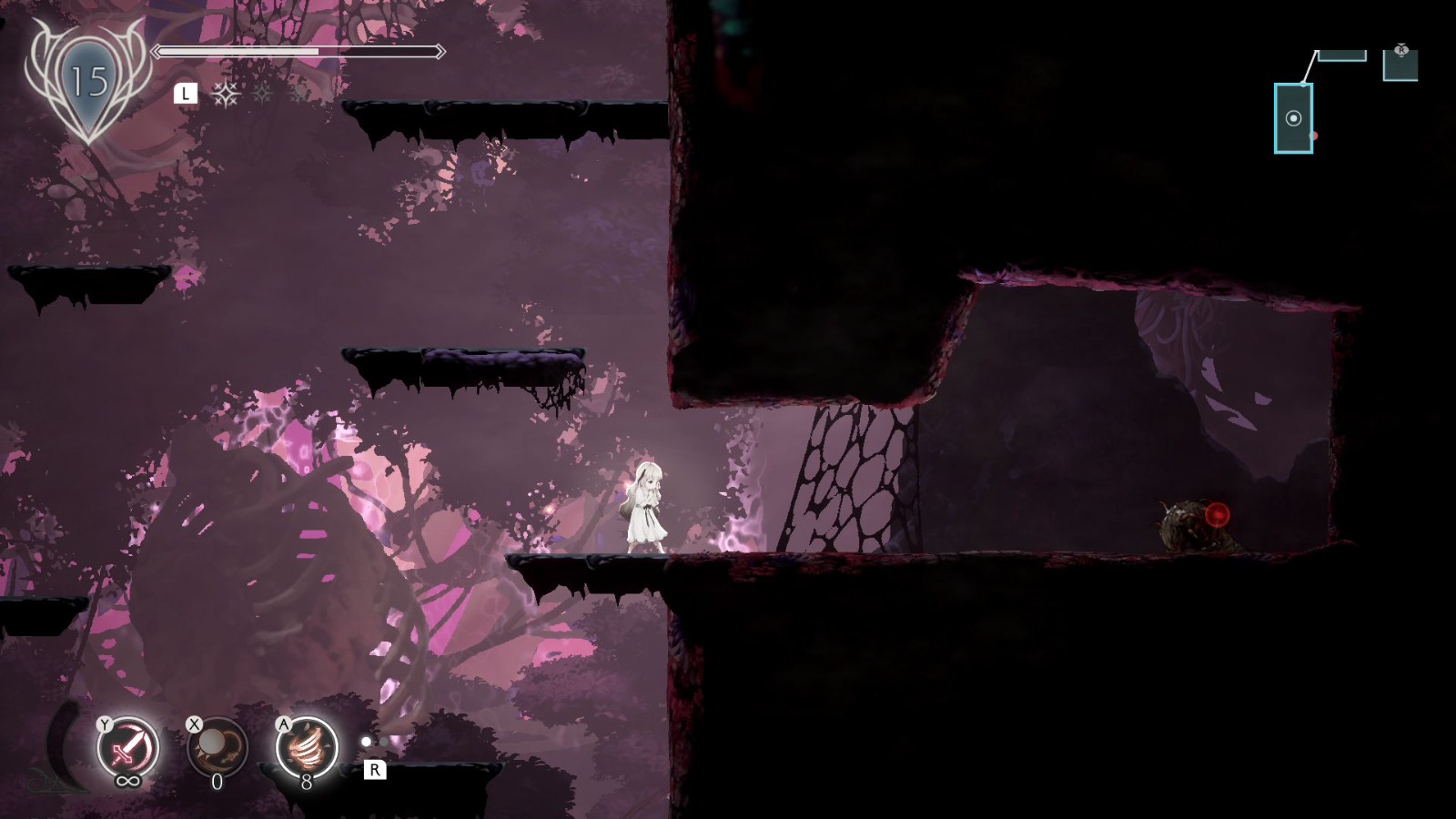Image resolution: width=1456 pixels, height=819 pixels.
Task: Click the current location dot on the minimap
Action: (1292, 118)
